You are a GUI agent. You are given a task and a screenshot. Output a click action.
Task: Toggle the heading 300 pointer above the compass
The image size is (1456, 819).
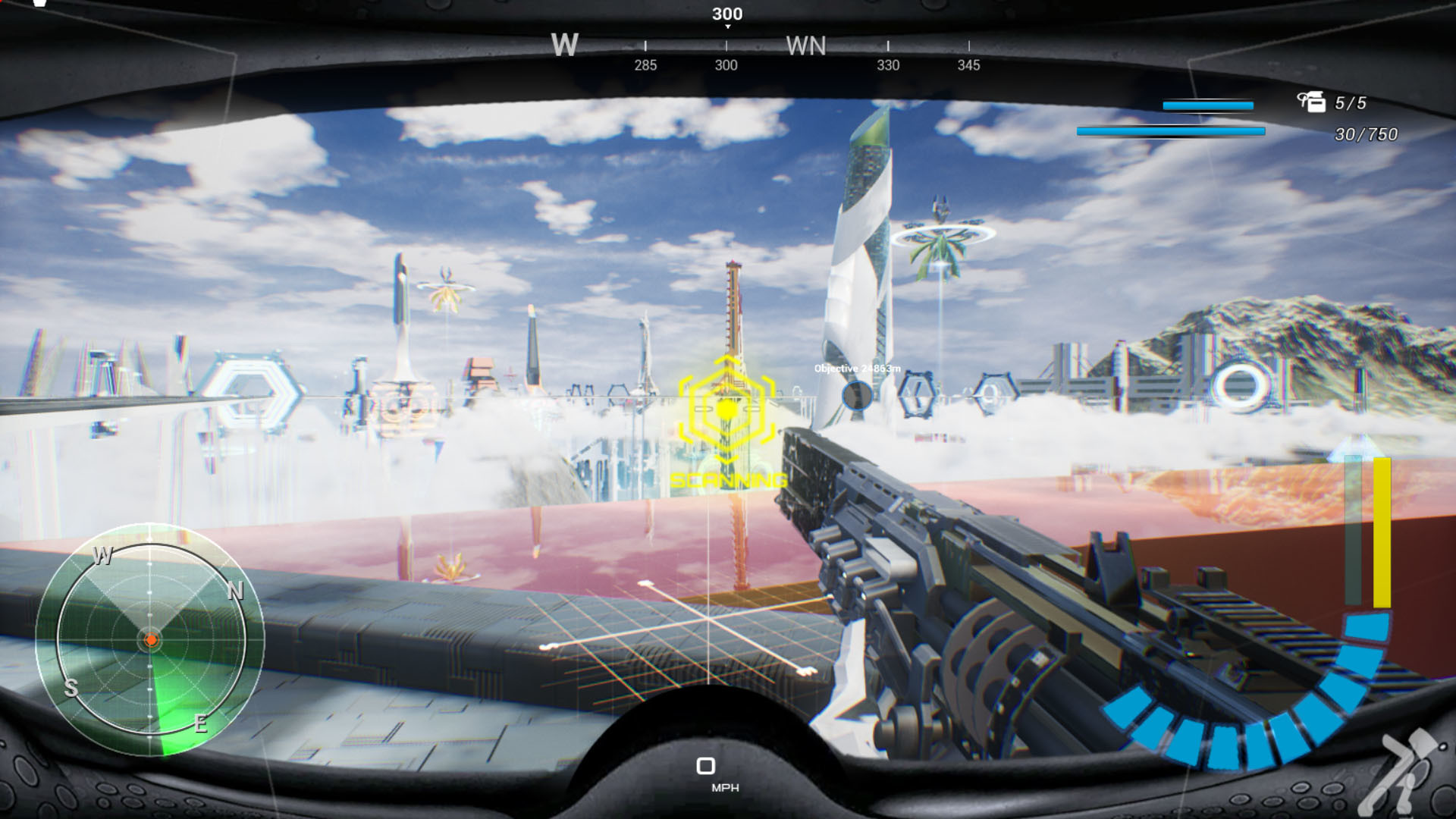(x=727, y=13)
